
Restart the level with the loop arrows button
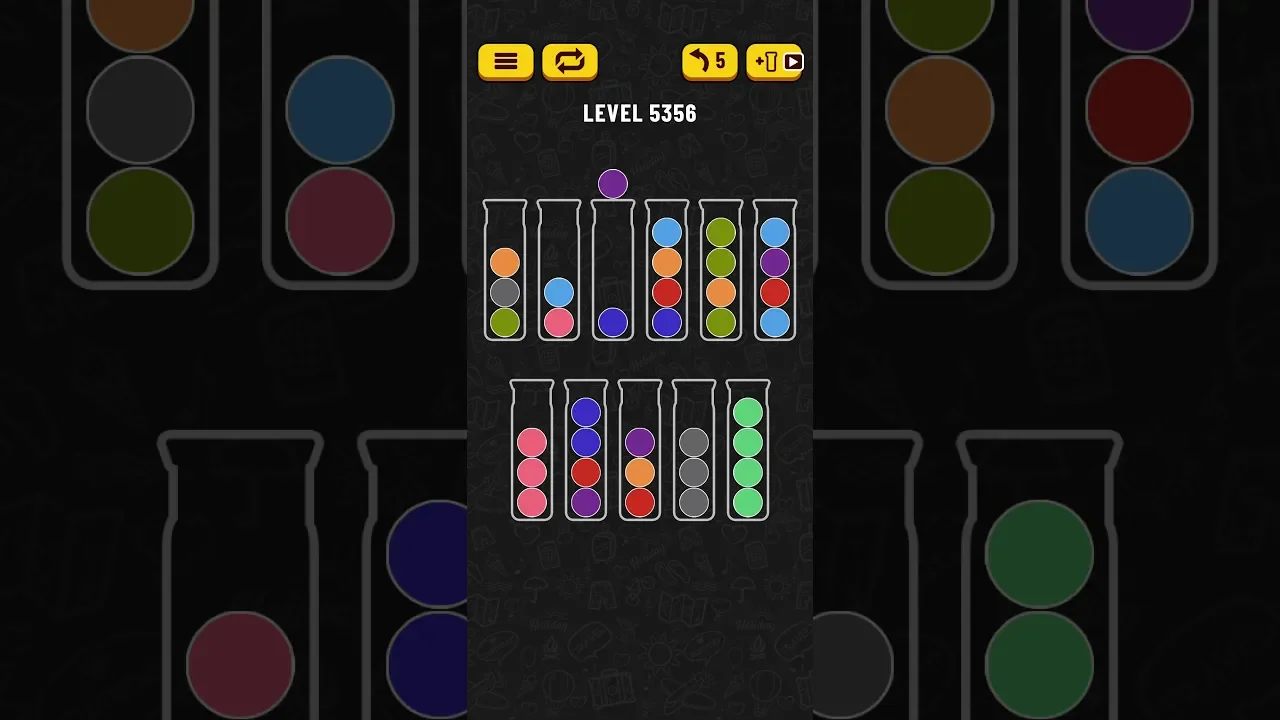[x=569, y=62]
